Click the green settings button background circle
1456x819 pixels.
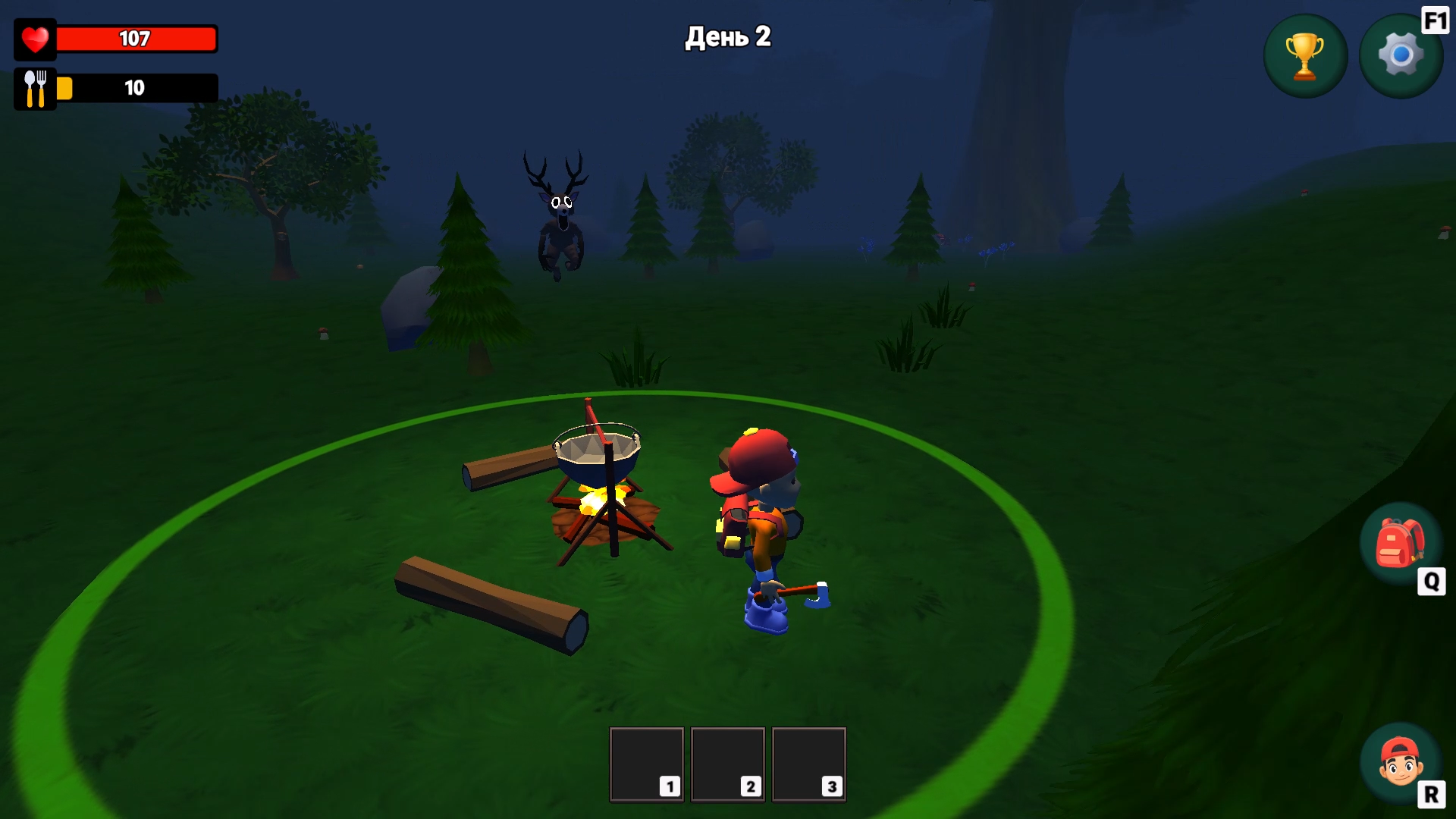click(1400, 54)
